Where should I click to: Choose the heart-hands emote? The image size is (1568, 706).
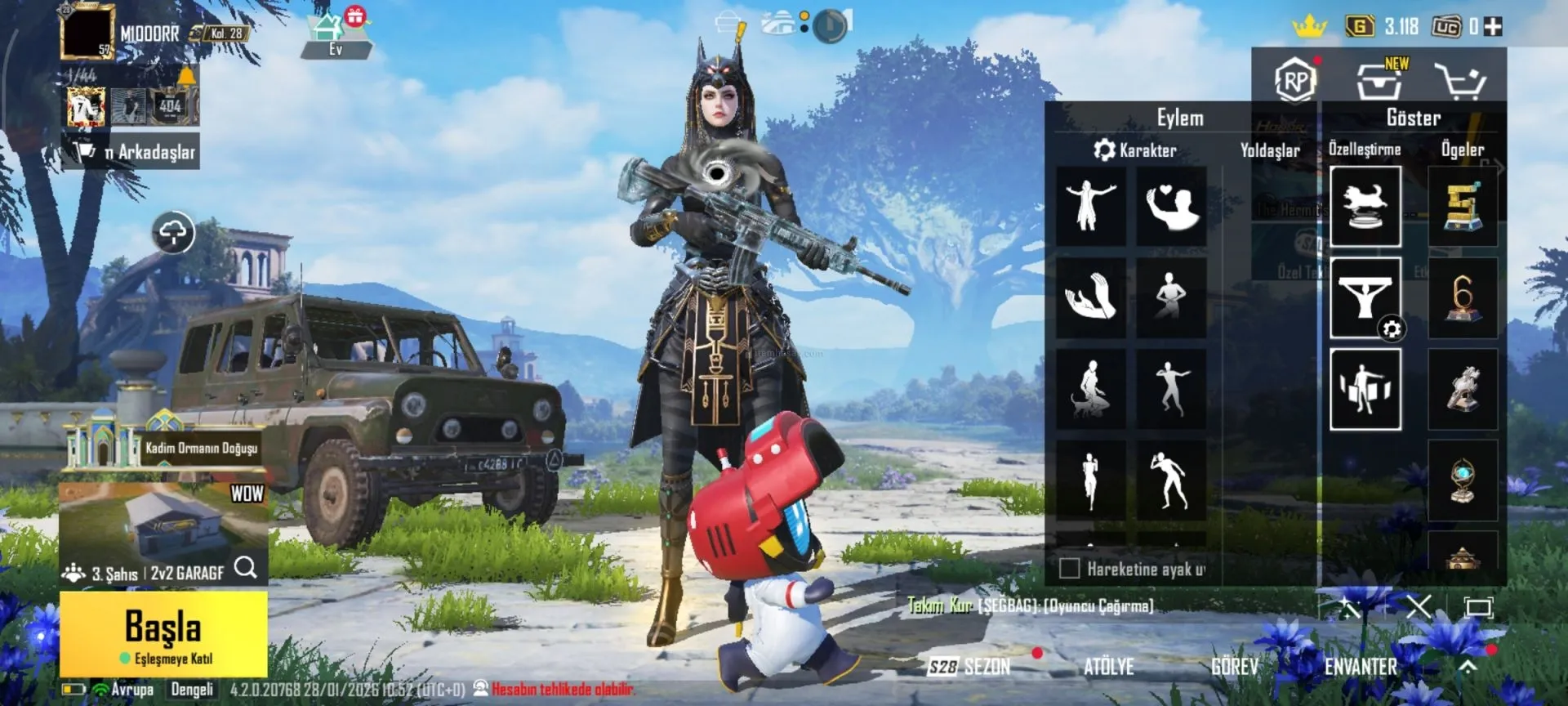click(1171, 206)
